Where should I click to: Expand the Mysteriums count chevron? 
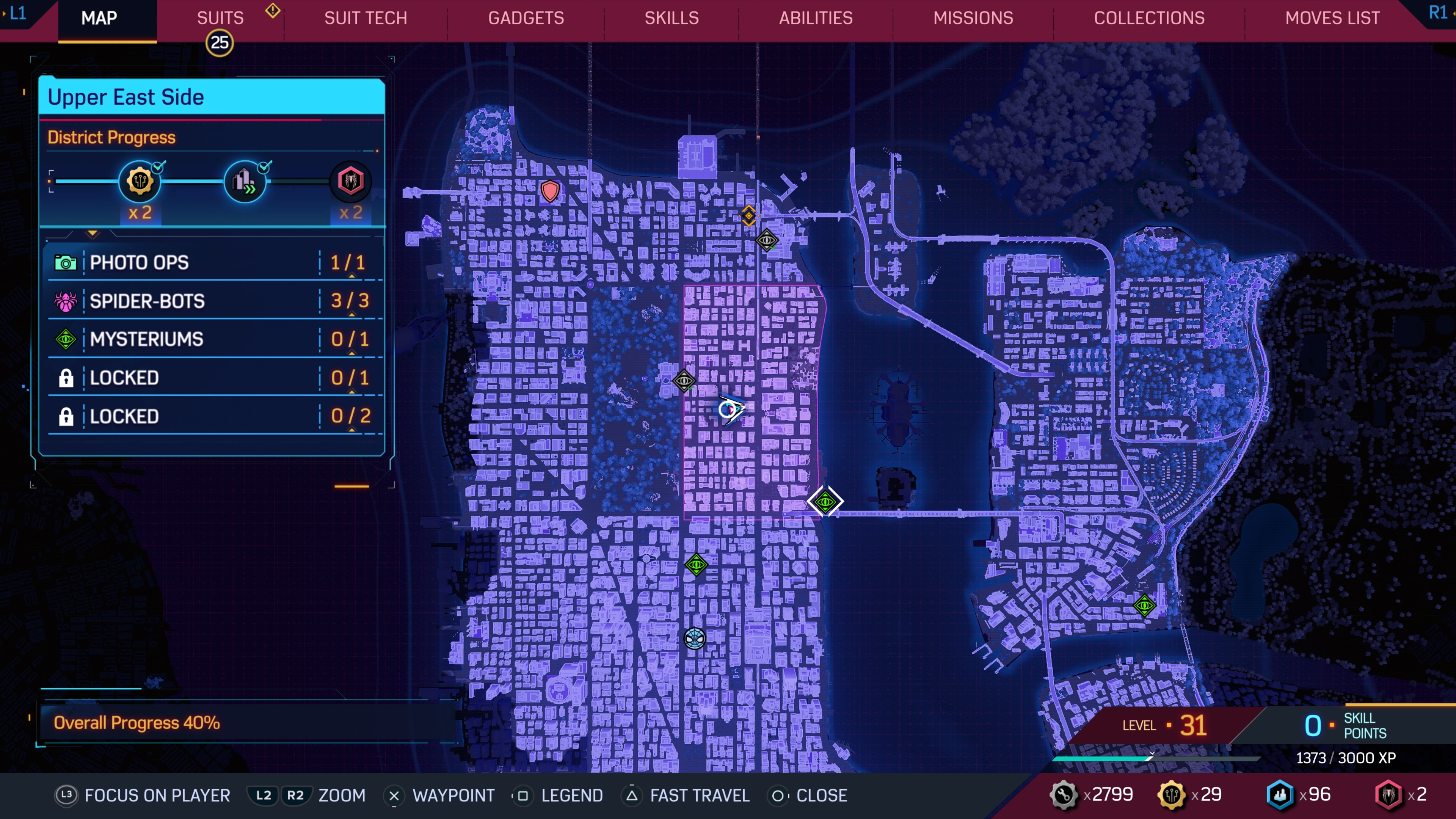[351, 353]
